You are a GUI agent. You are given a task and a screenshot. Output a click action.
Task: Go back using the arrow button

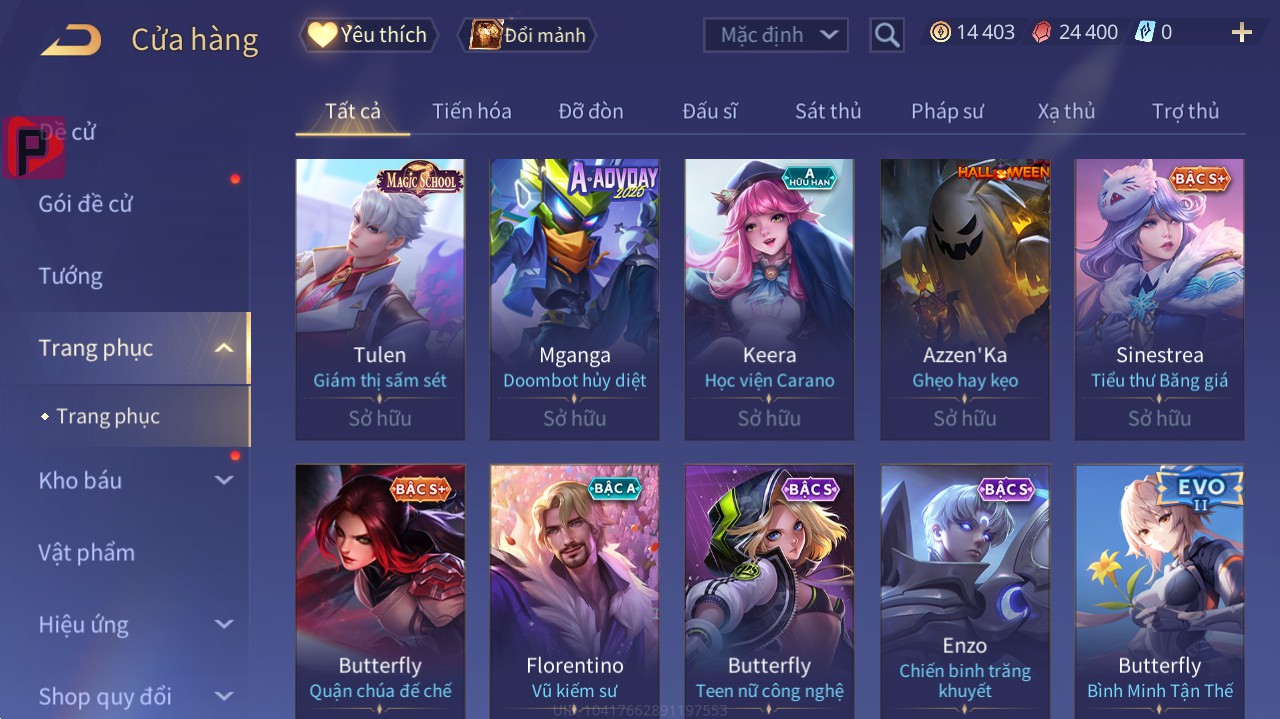pyautogui.click(x=71, y=40)
